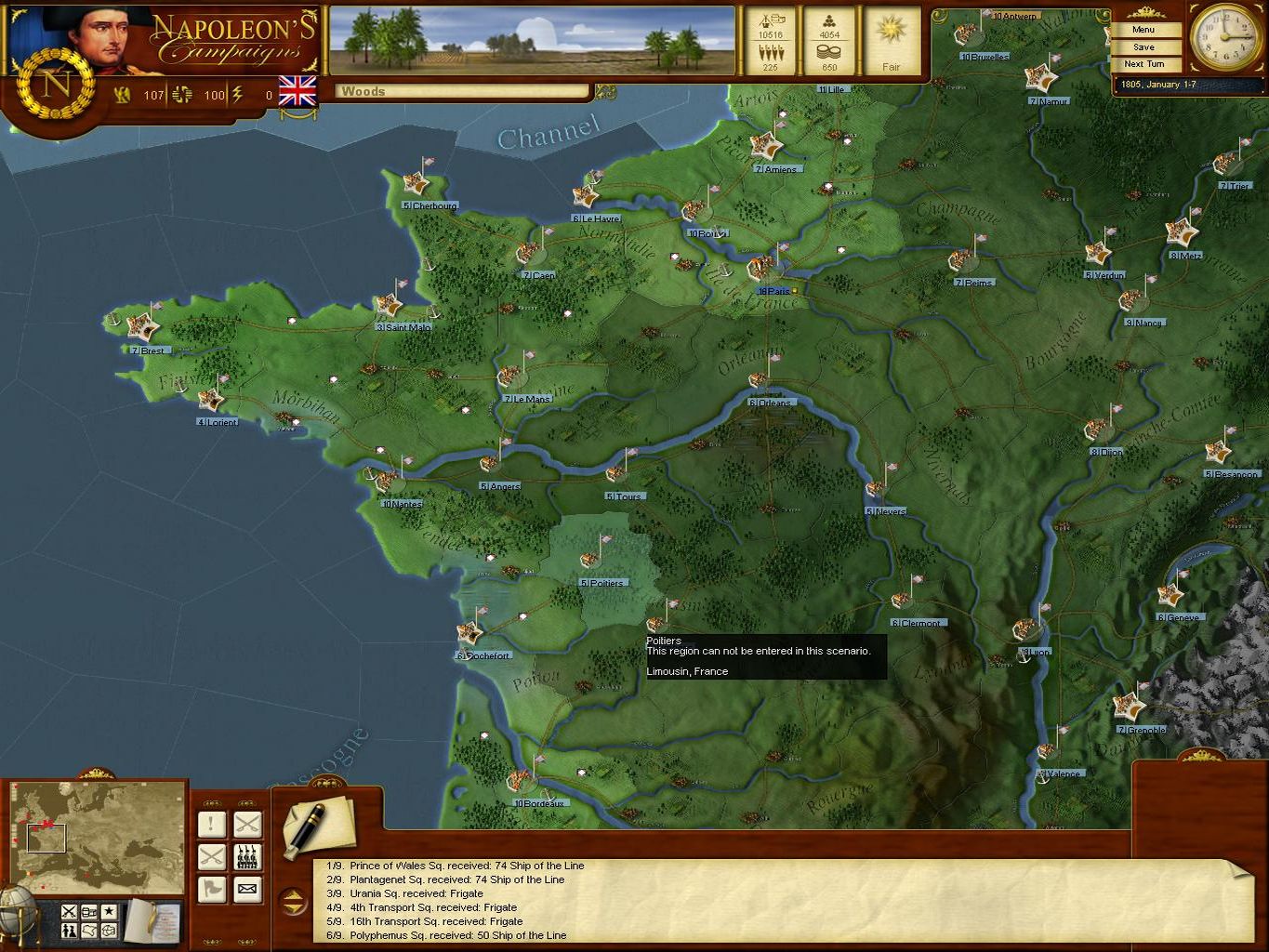Click the Woods terrain label bar
1269x952 pixels.
(460, 91)
